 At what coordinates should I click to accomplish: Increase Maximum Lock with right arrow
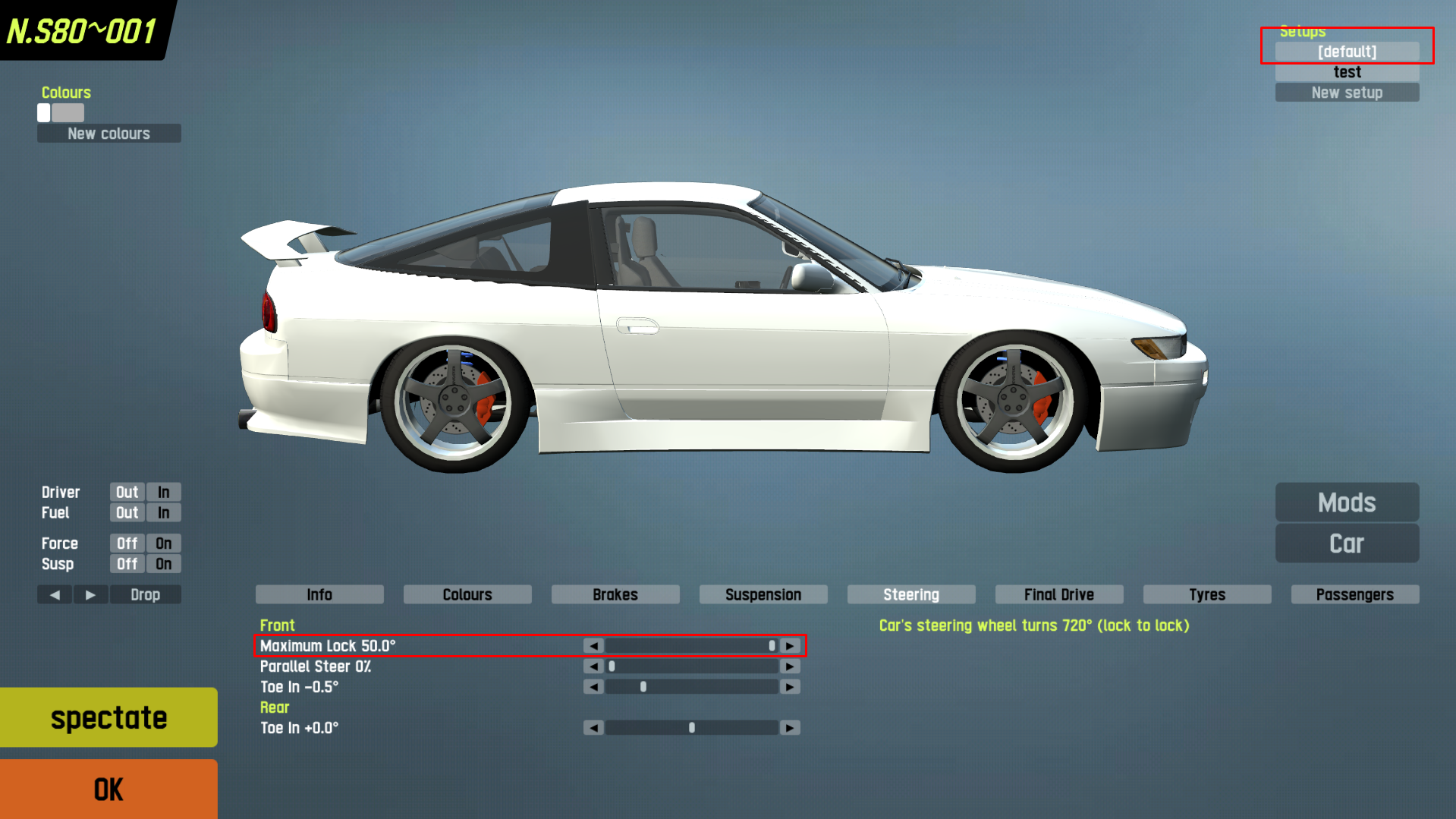(790, 646)
